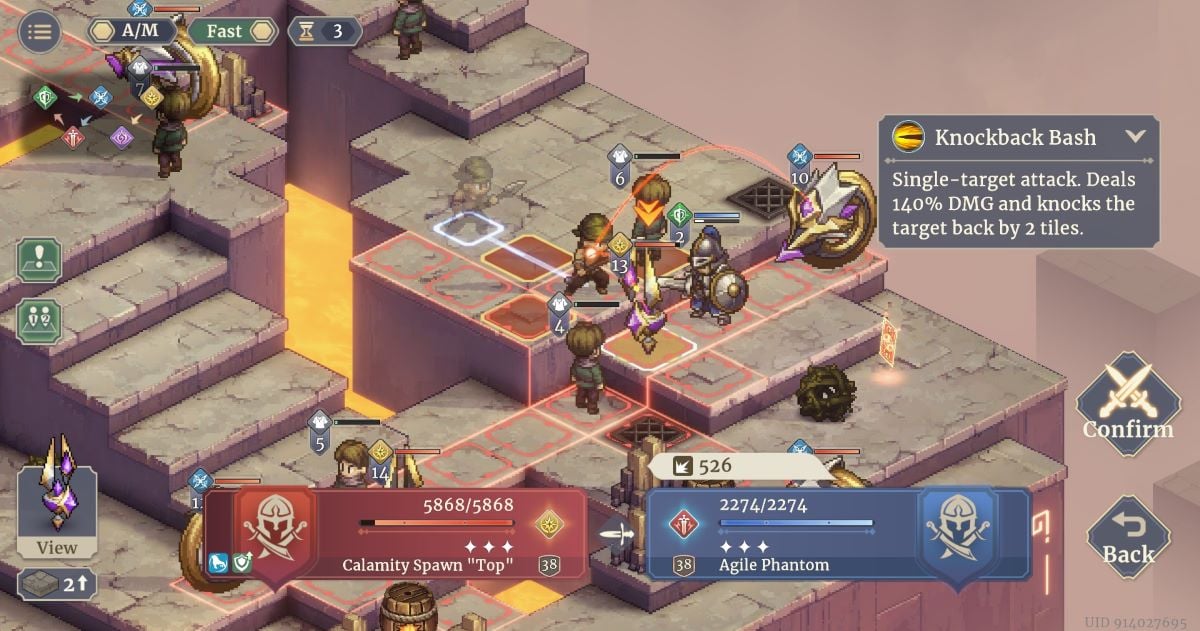Inspect the Calamity Spawn "Top" target panel

click(x=396, y=534)
